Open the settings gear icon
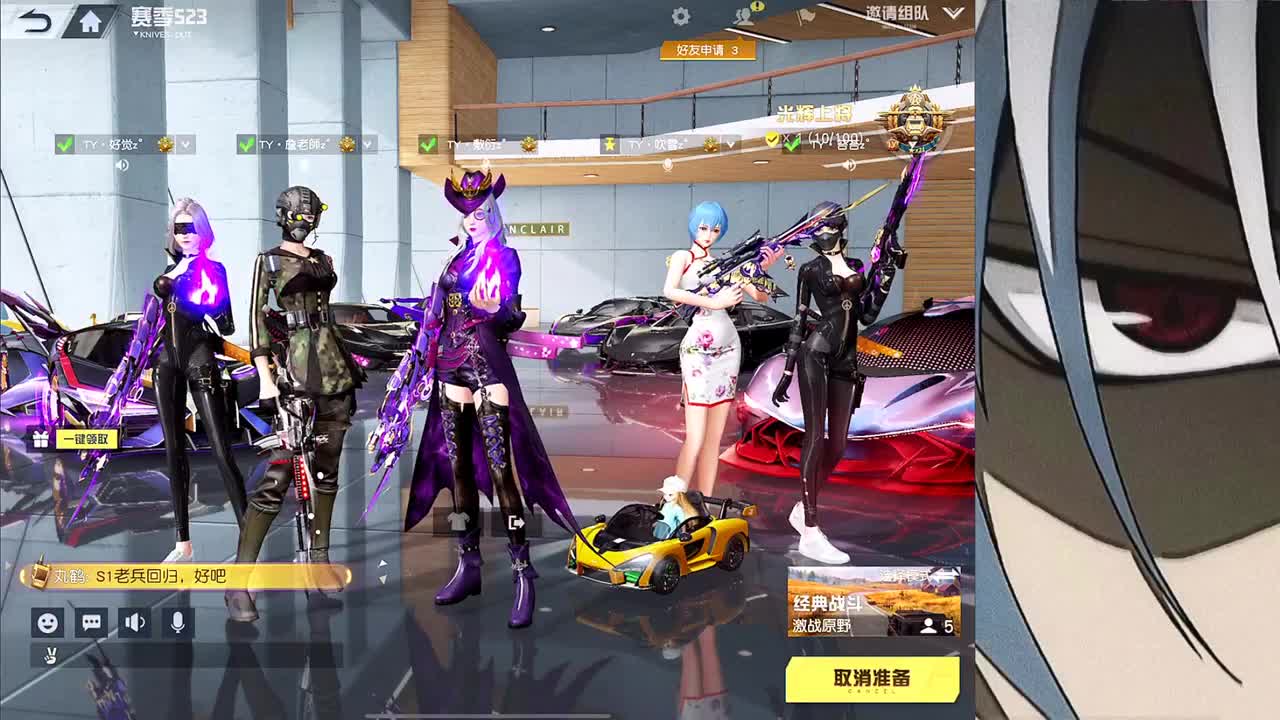Screen dimensions: 1280x720 (x=682, y=16)
